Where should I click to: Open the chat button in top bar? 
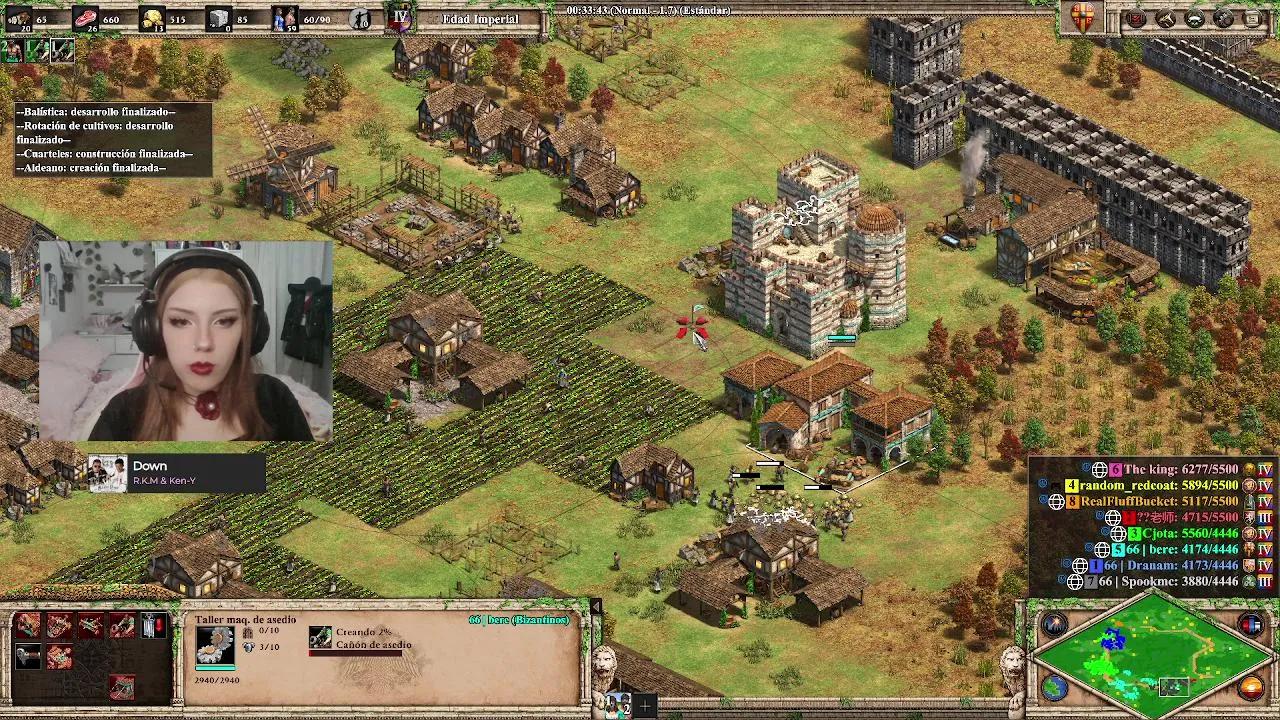point(1194,18)
